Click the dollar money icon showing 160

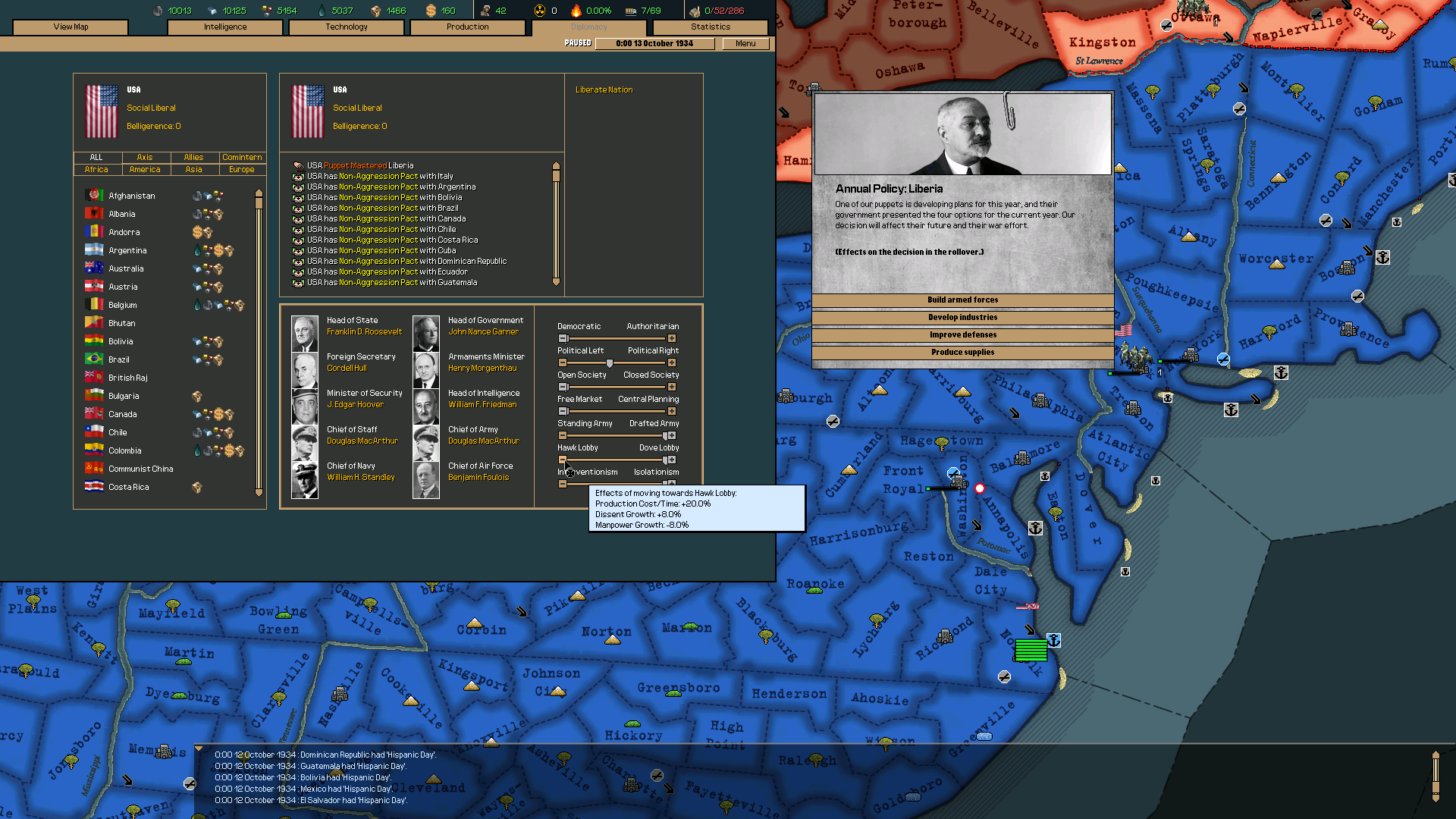pos(431,11)
